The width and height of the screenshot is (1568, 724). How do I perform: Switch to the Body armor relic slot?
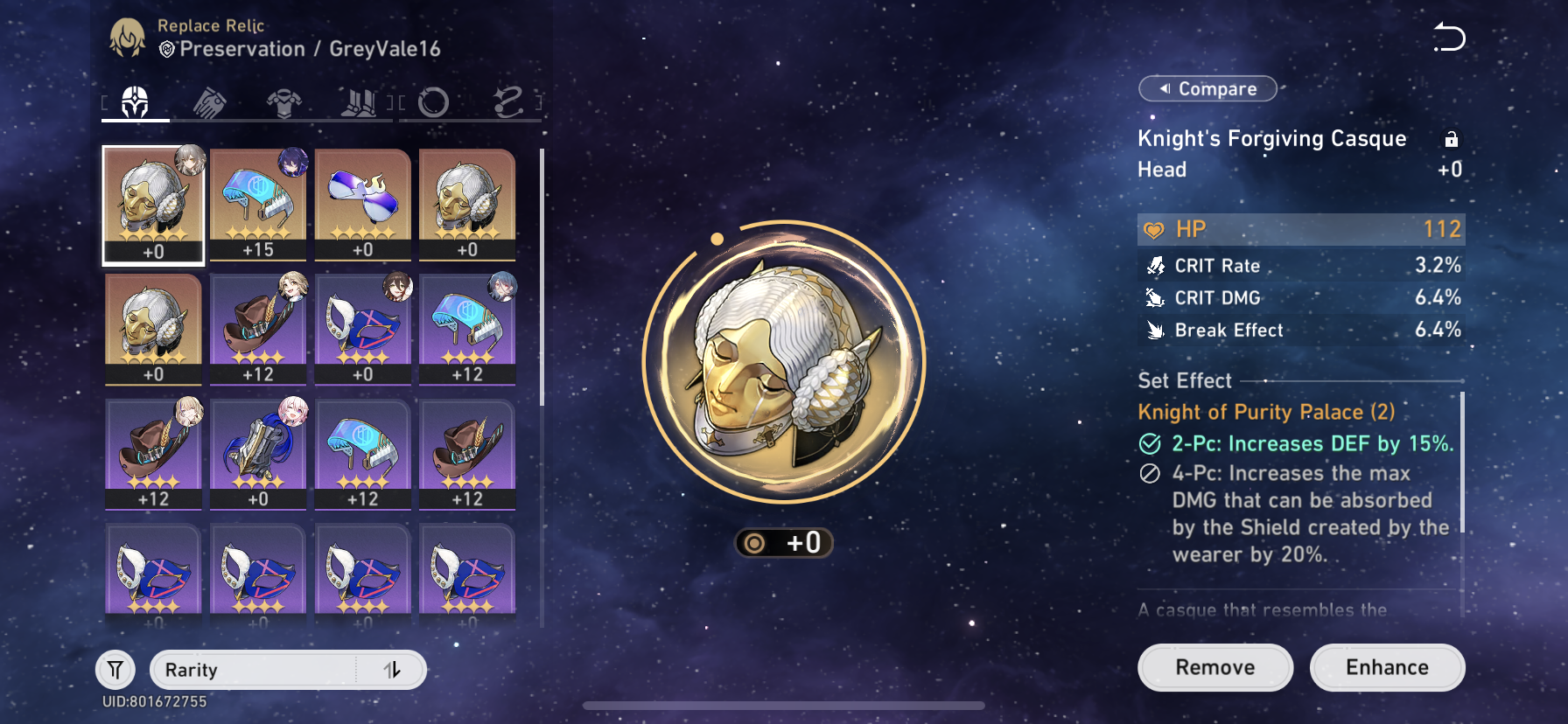(x=286, y=101)
